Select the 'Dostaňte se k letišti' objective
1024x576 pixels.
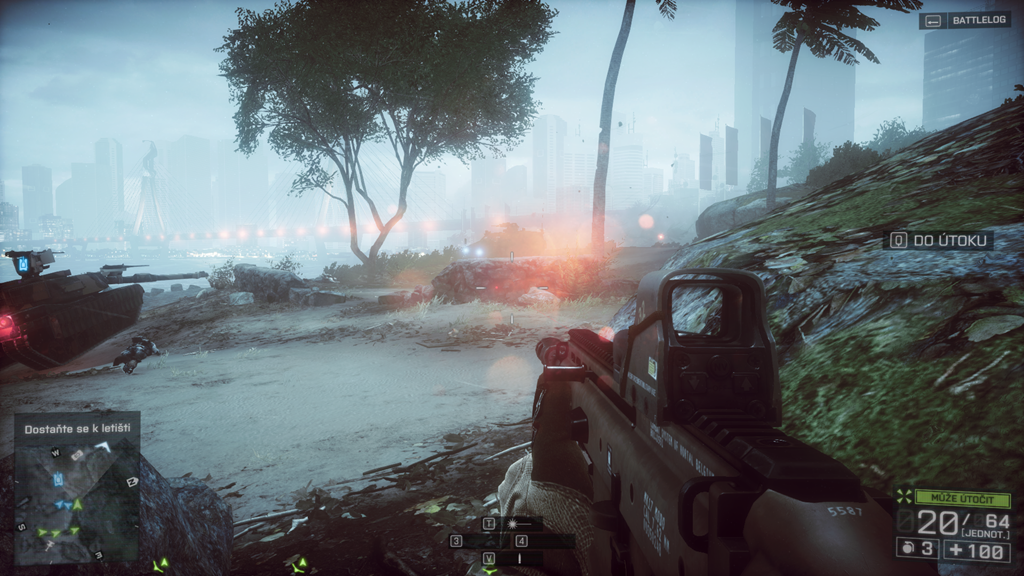(x=76, y=428)
